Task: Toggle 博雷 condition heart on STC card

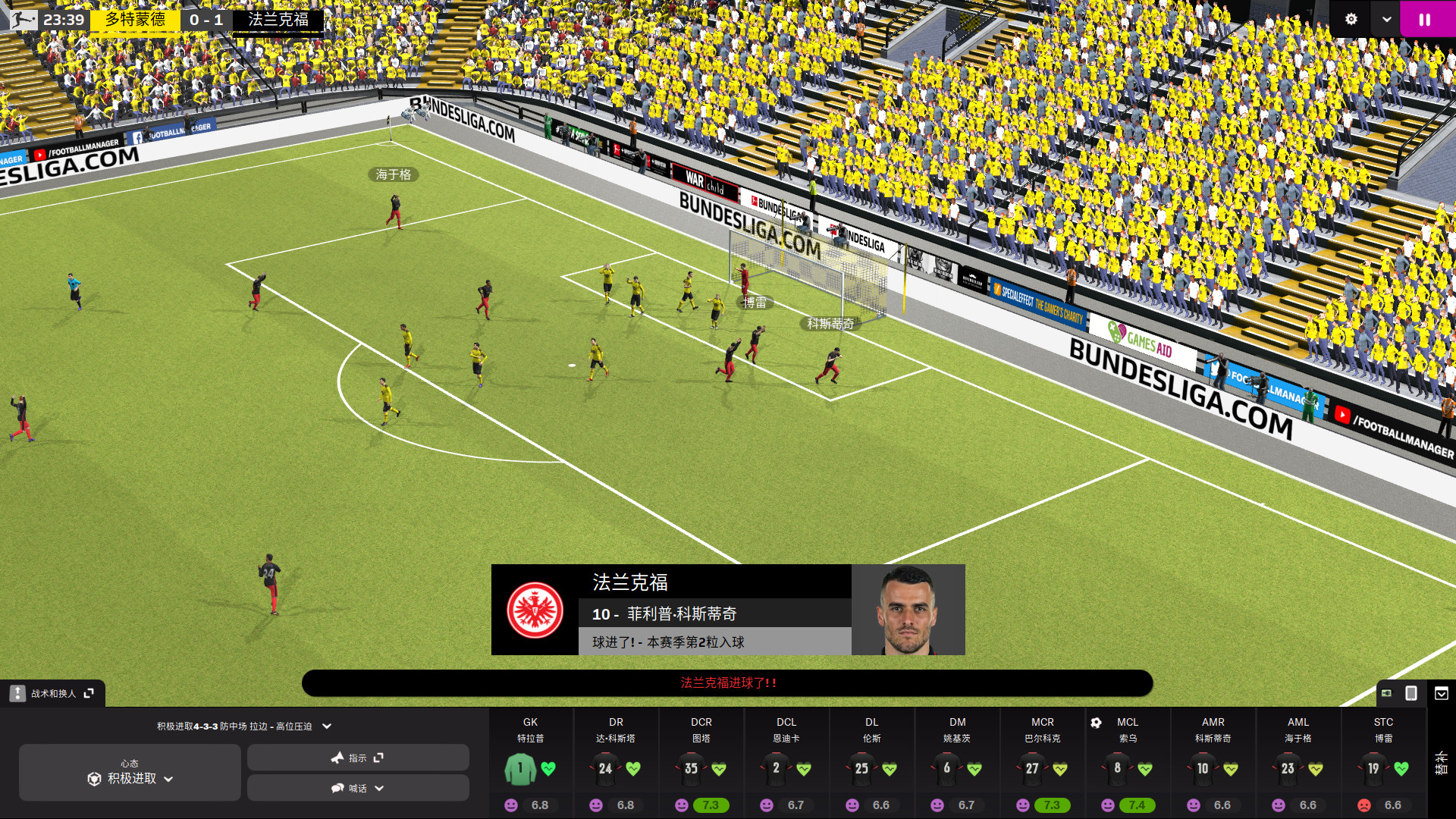Action: pos(1402,767)
